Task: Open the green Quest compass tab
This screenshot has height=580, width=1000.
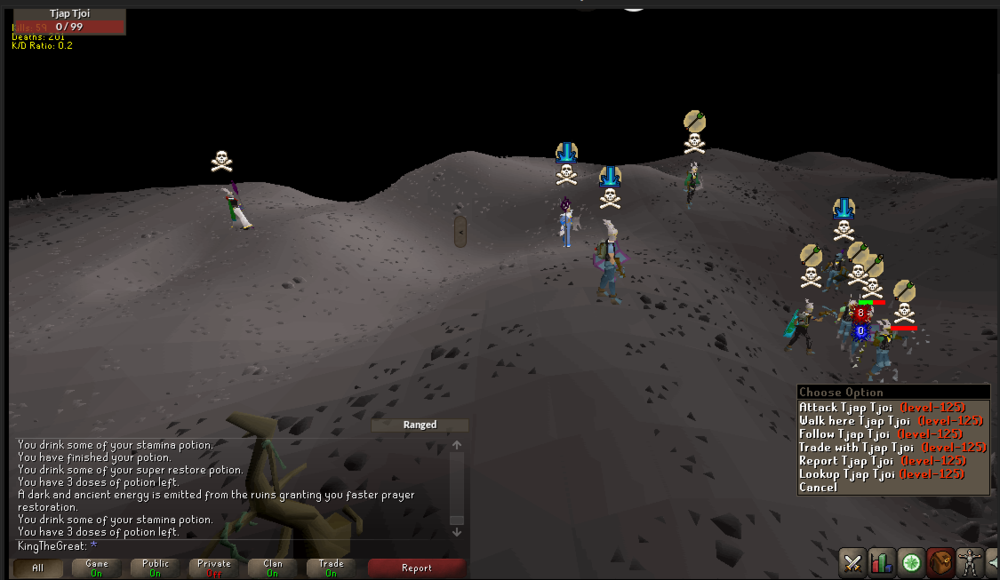Action: (911, 562)
